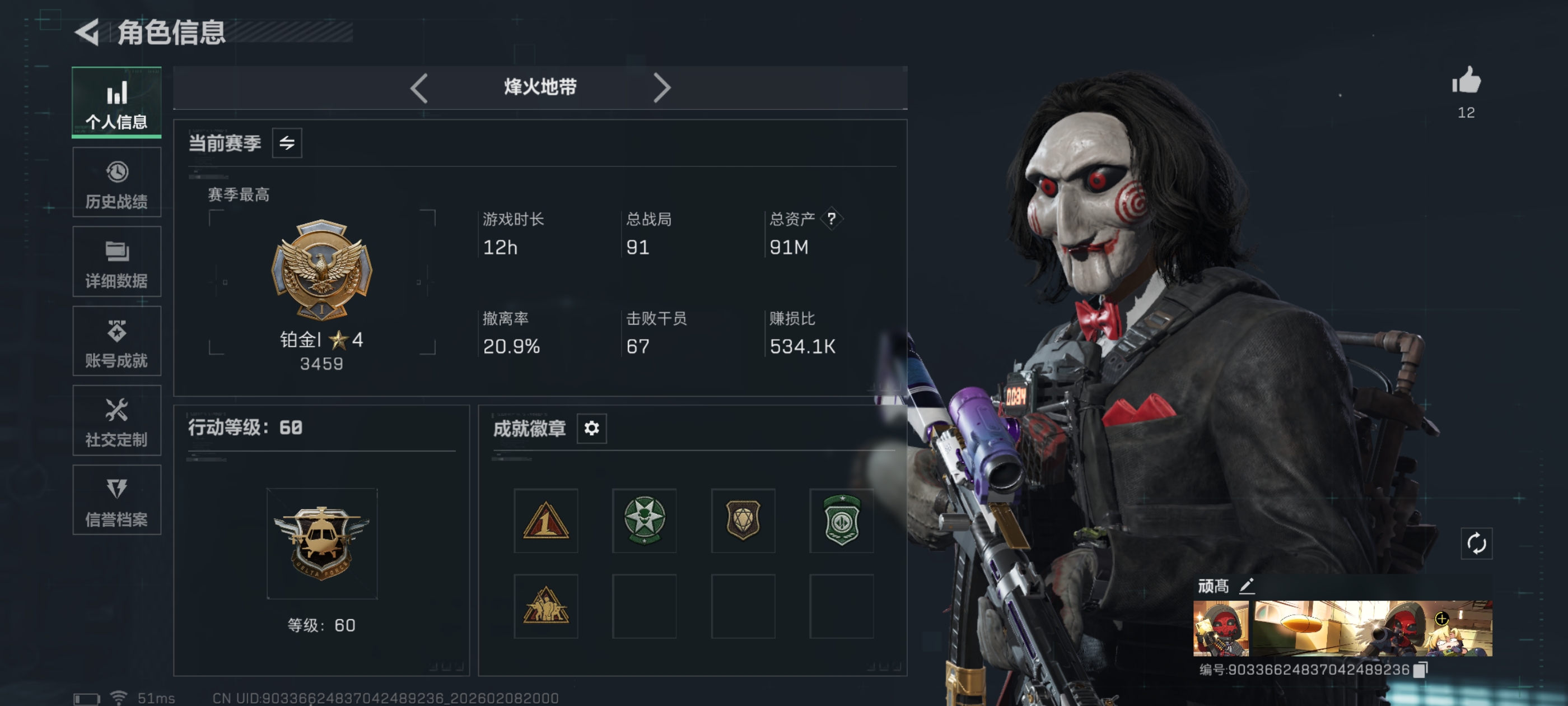Viewport: 1568px width, 706px height.
Task: Open the 社交定制 tab
Action: (116, 420)
